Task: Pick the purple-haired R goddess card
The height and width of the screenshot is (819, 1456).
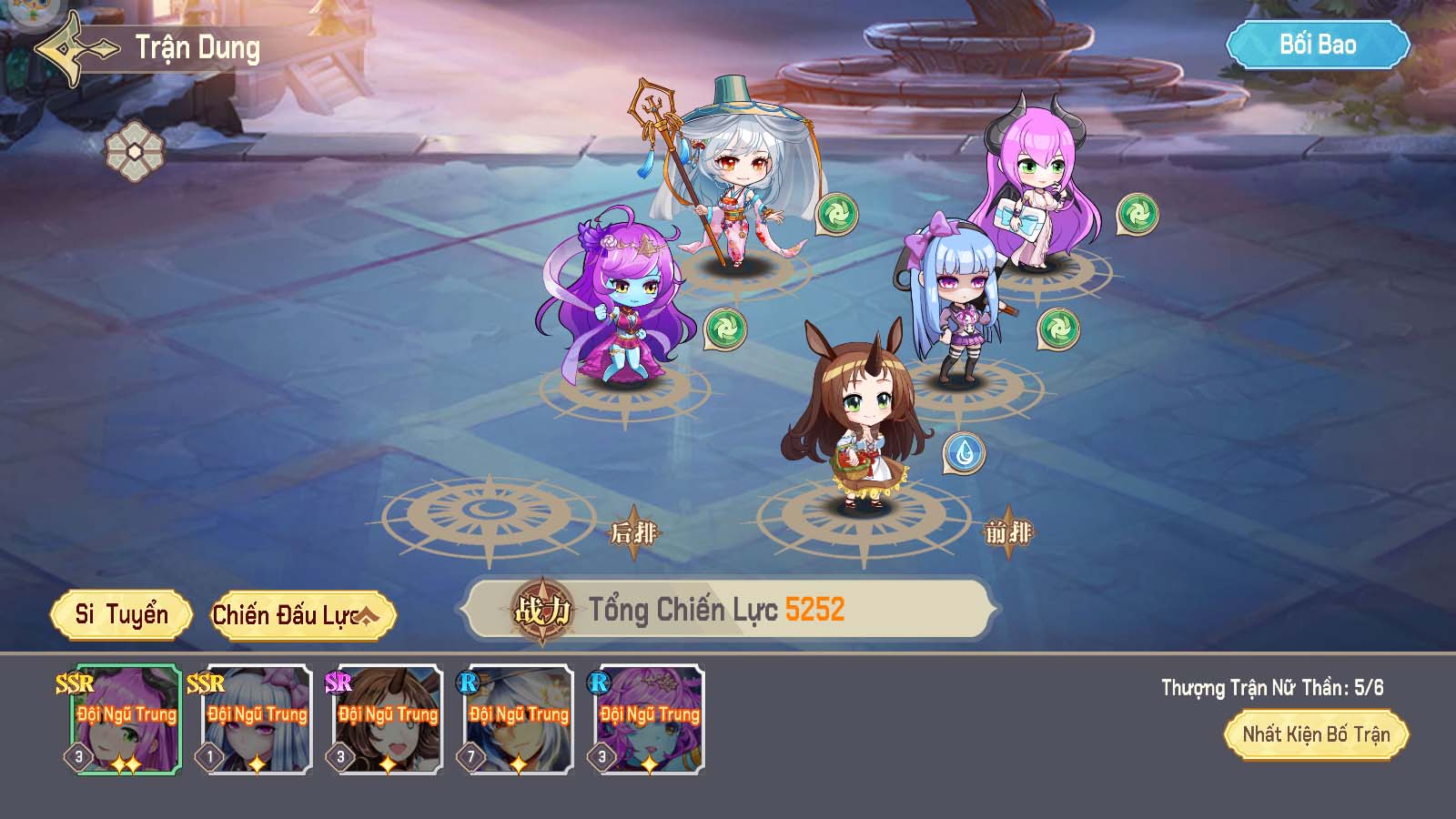Action: [x=650, y=720]
